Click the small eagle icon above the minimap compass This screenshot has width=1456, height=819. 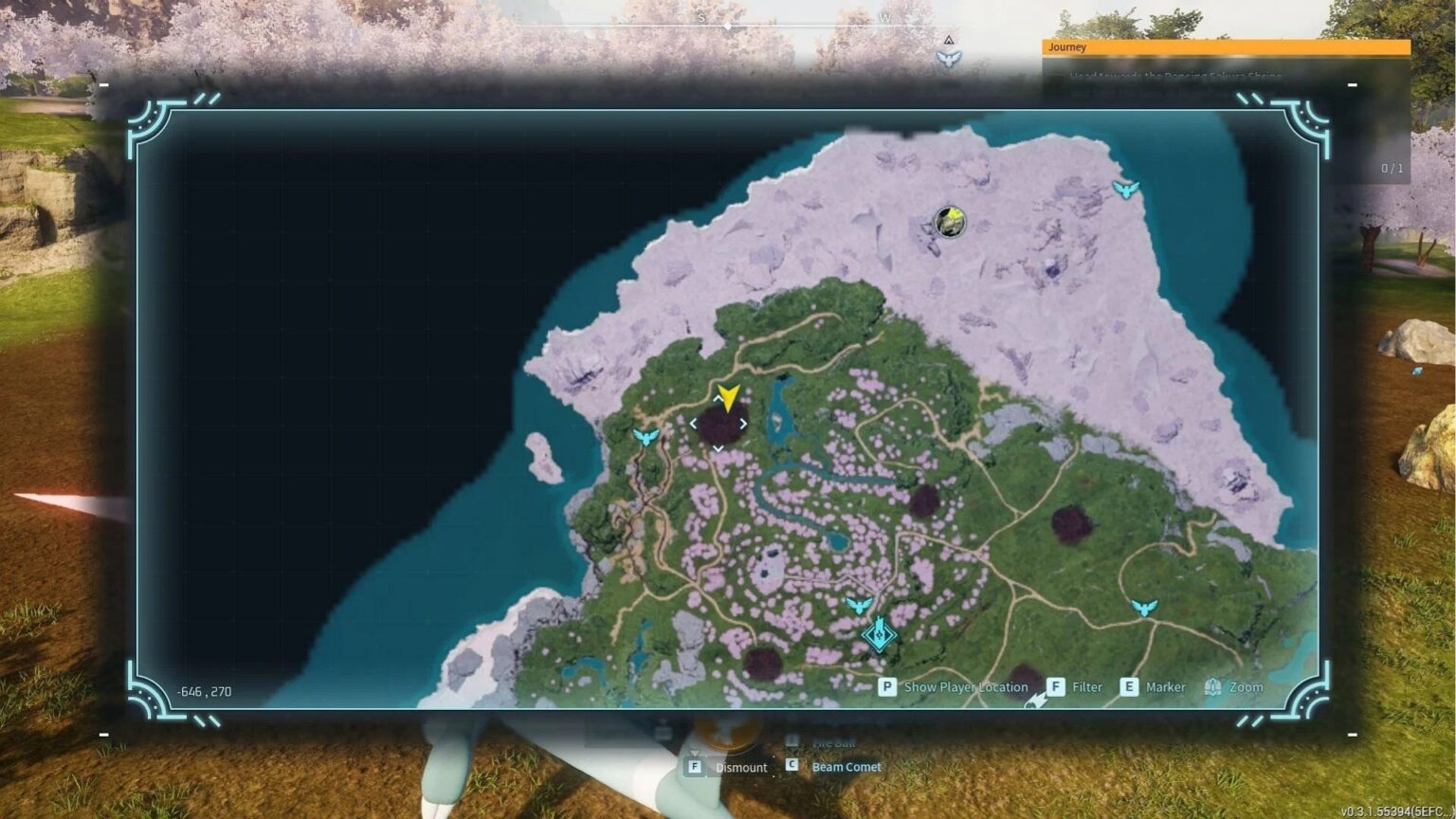[x=948, y=59]
